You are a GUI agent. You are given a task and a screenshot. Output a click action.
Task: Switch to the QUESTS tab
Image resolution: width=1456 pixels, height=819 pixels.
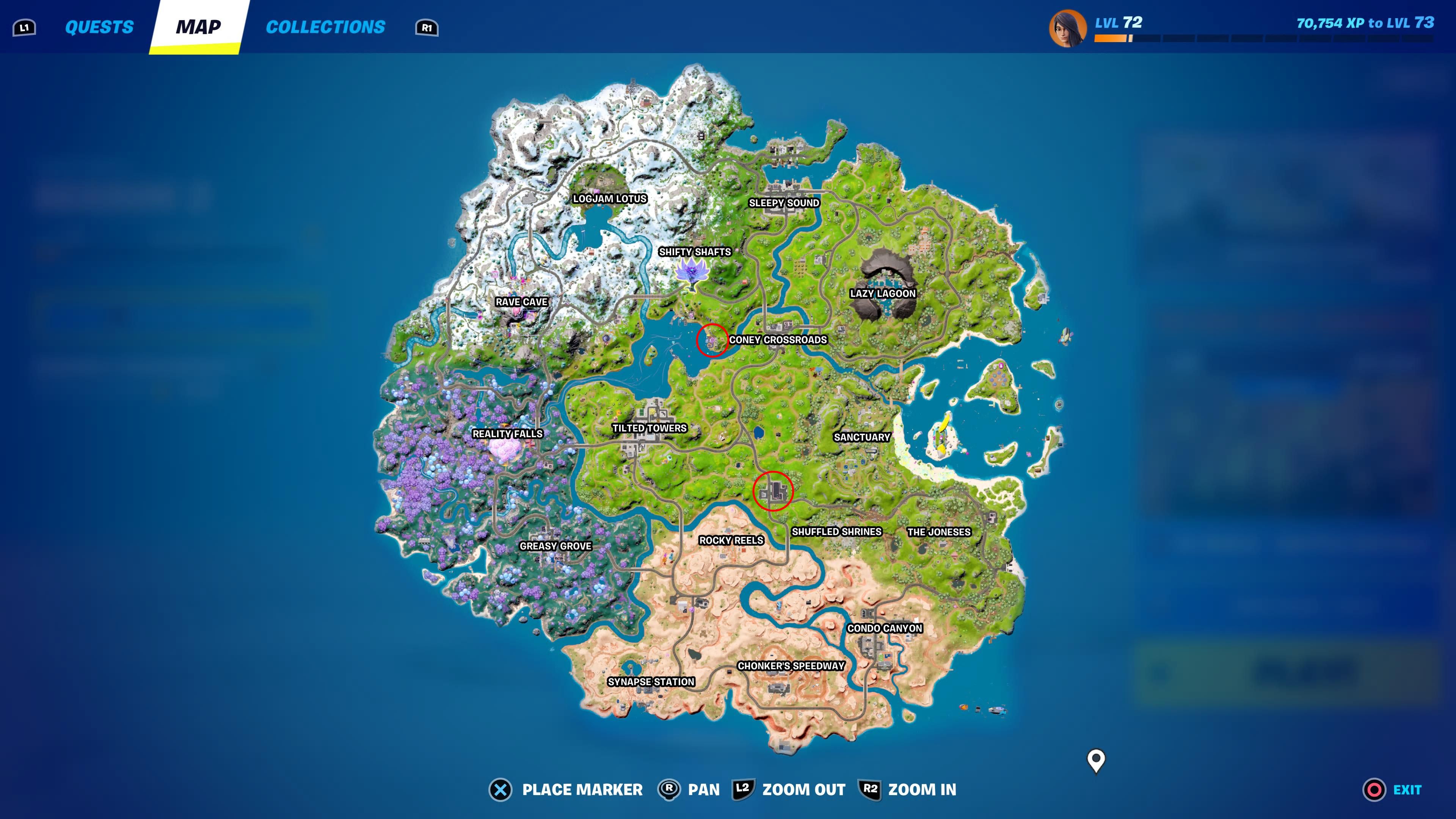pyautogui.click(x=99, y=27)
